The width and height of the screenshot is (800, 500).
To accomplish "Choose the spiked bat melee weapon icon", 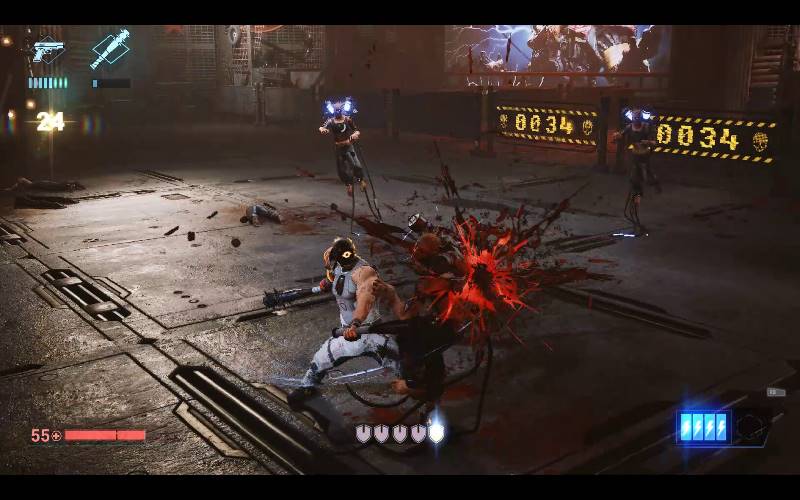I will click(x=110, y=49).
